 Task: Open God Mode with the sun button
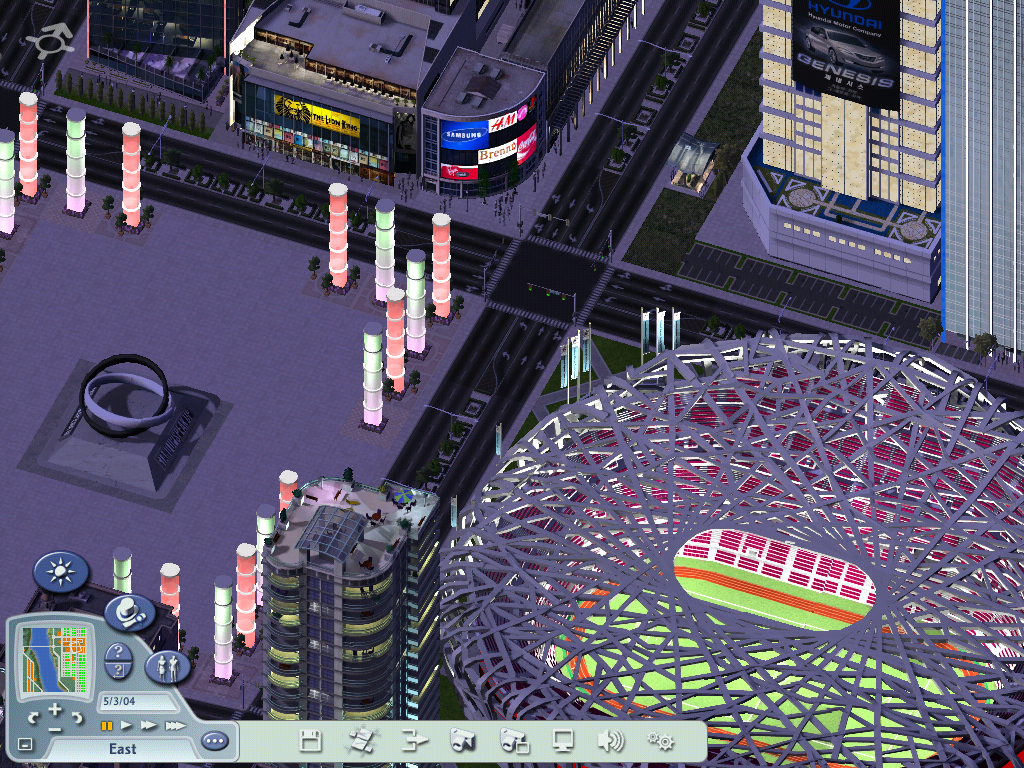tap(61, 572)
